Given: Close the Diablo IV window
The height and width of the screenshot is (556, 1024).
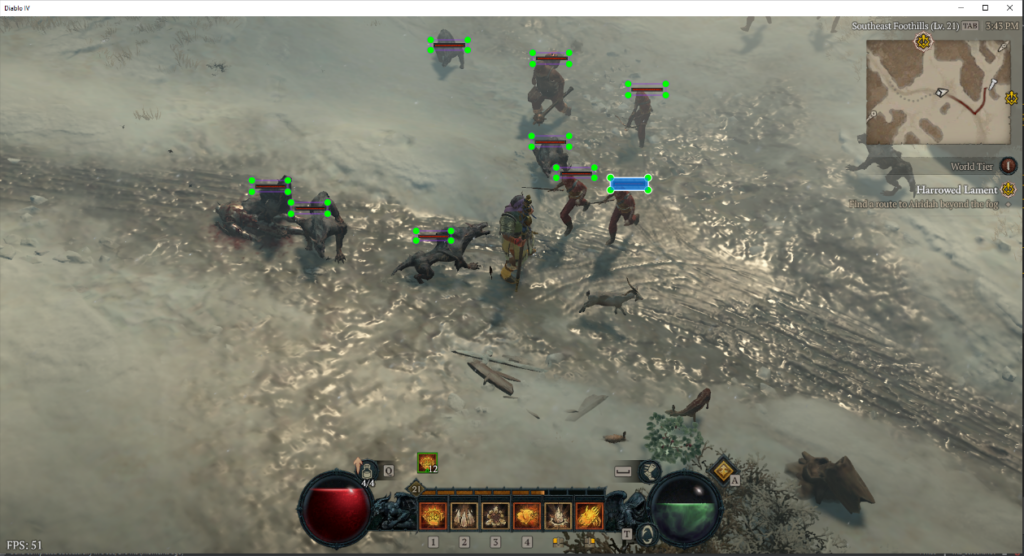Looking at the screenshot, I should 1009,7.
